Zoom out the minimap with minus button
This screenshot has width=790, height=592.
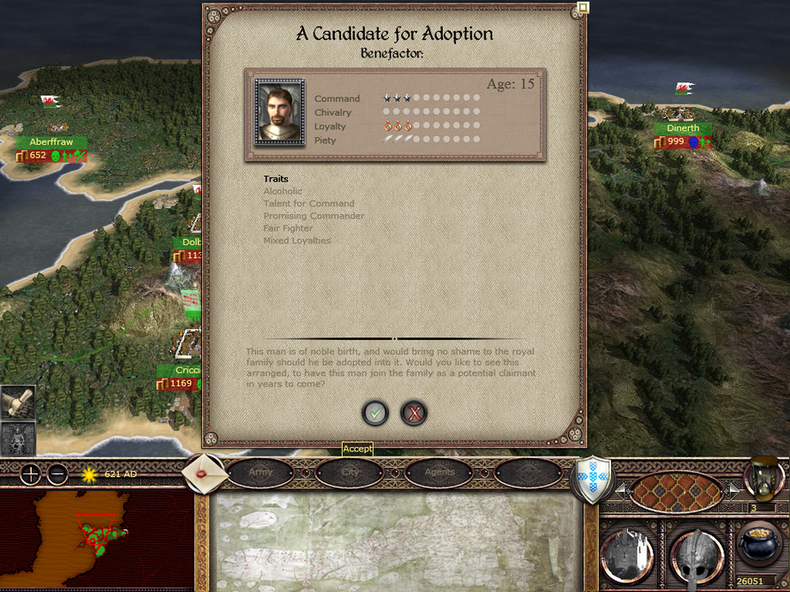[x=57, y=474]
